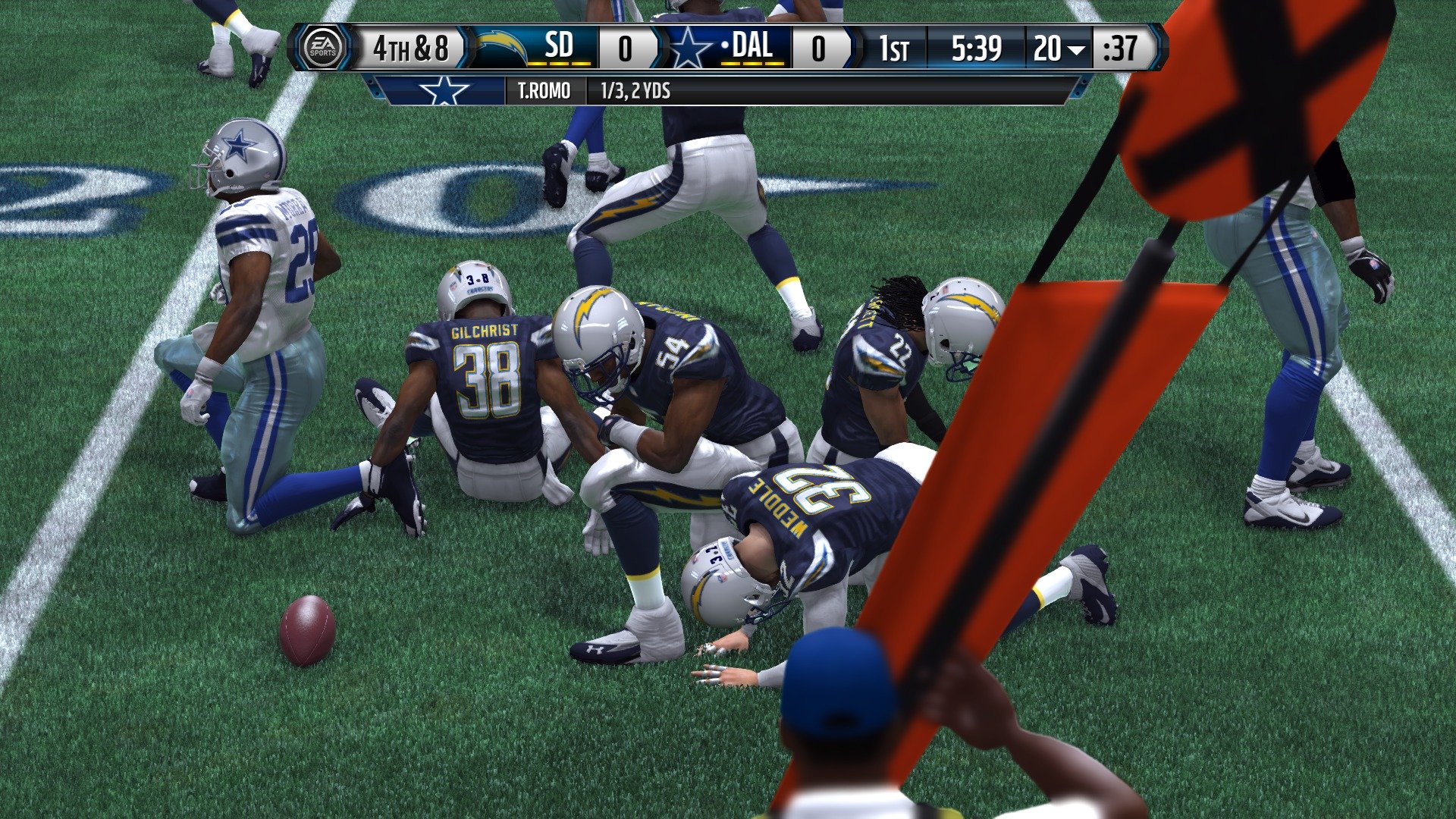Open the down arrow next to the 20 counter

[1076, 48]
